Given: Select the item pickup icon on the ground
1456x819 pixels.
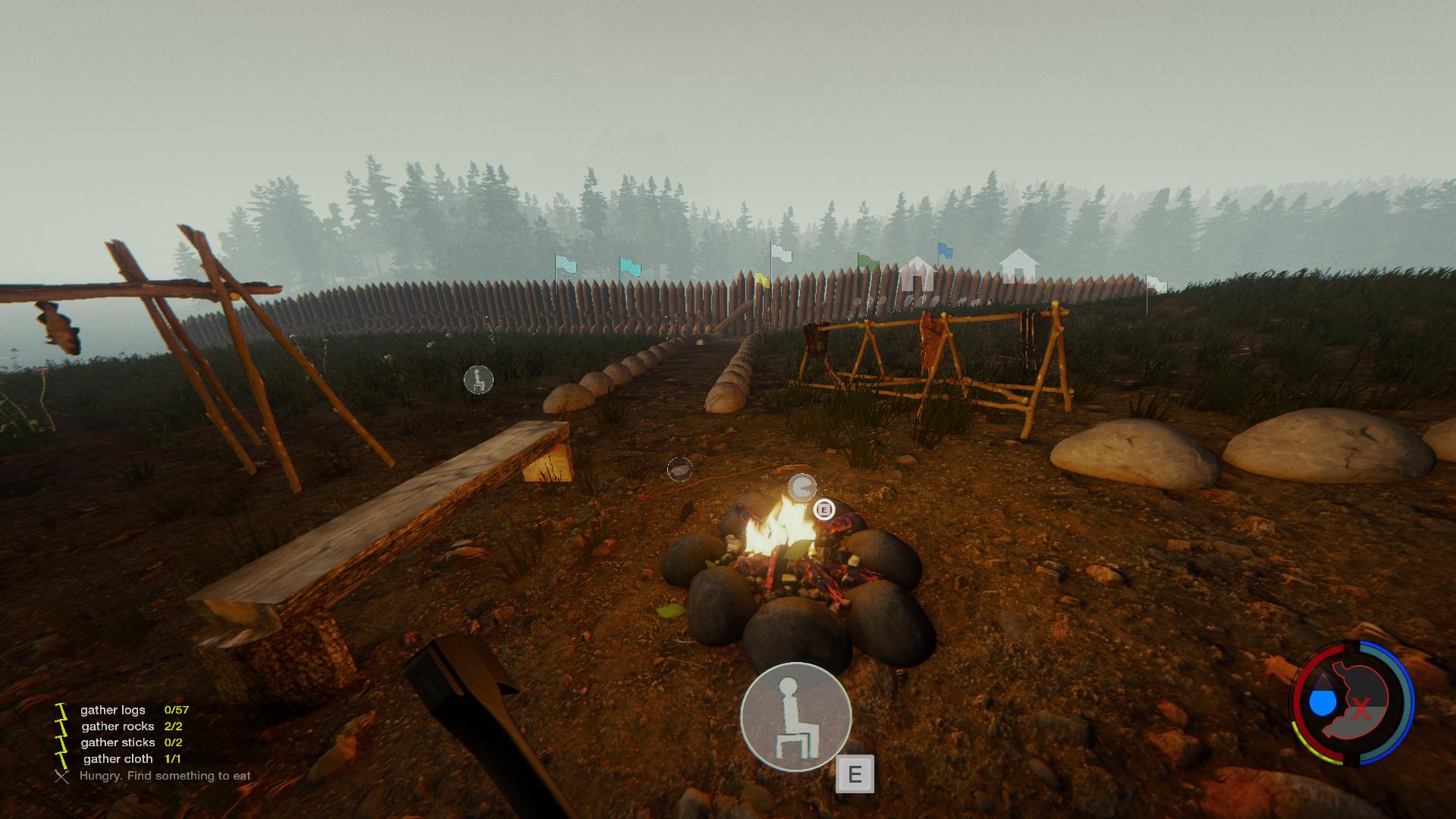Looking at the screenshot, I should (679, 470).
